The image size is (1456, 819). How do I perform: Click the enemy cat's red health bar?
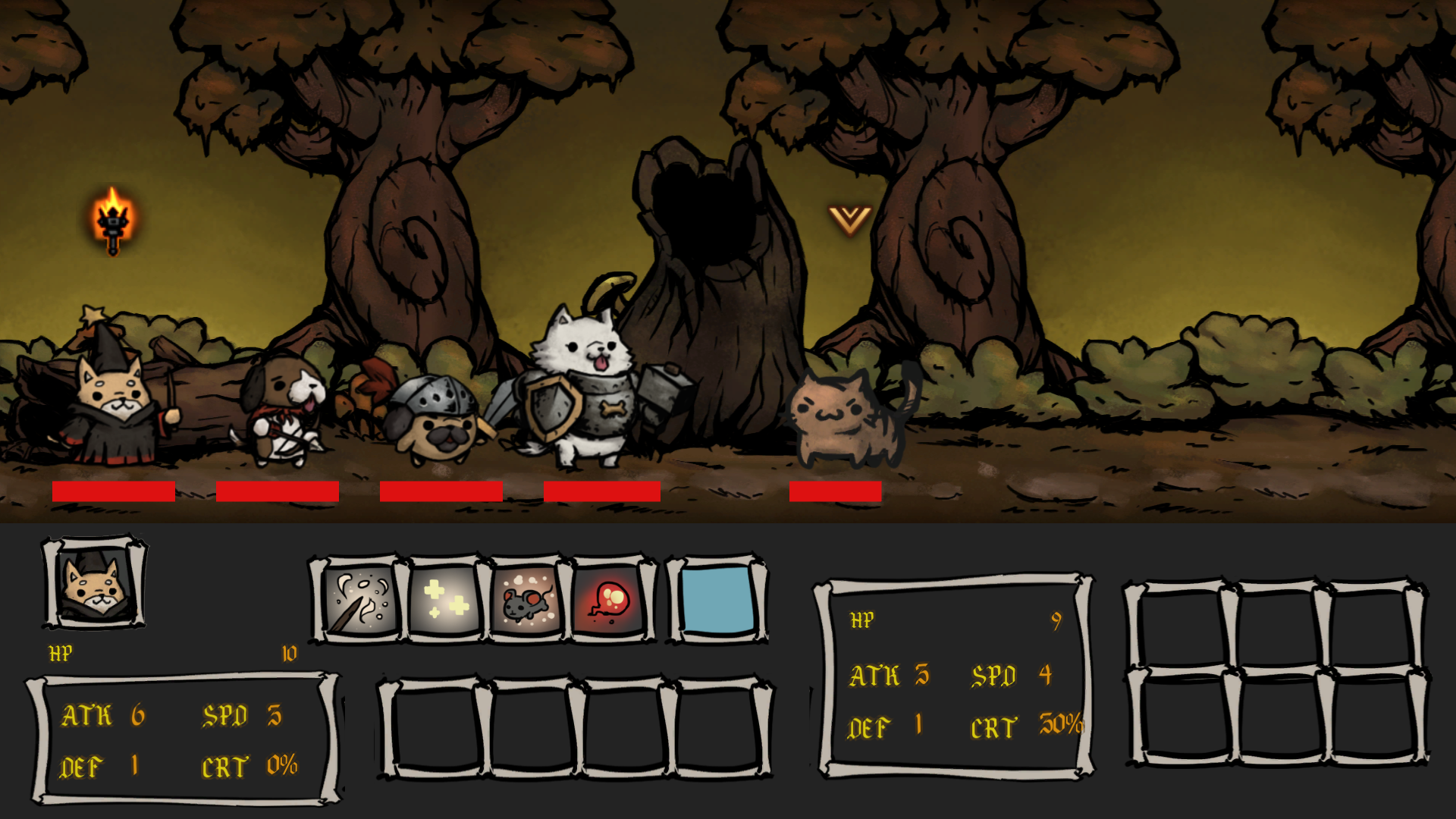834,491
